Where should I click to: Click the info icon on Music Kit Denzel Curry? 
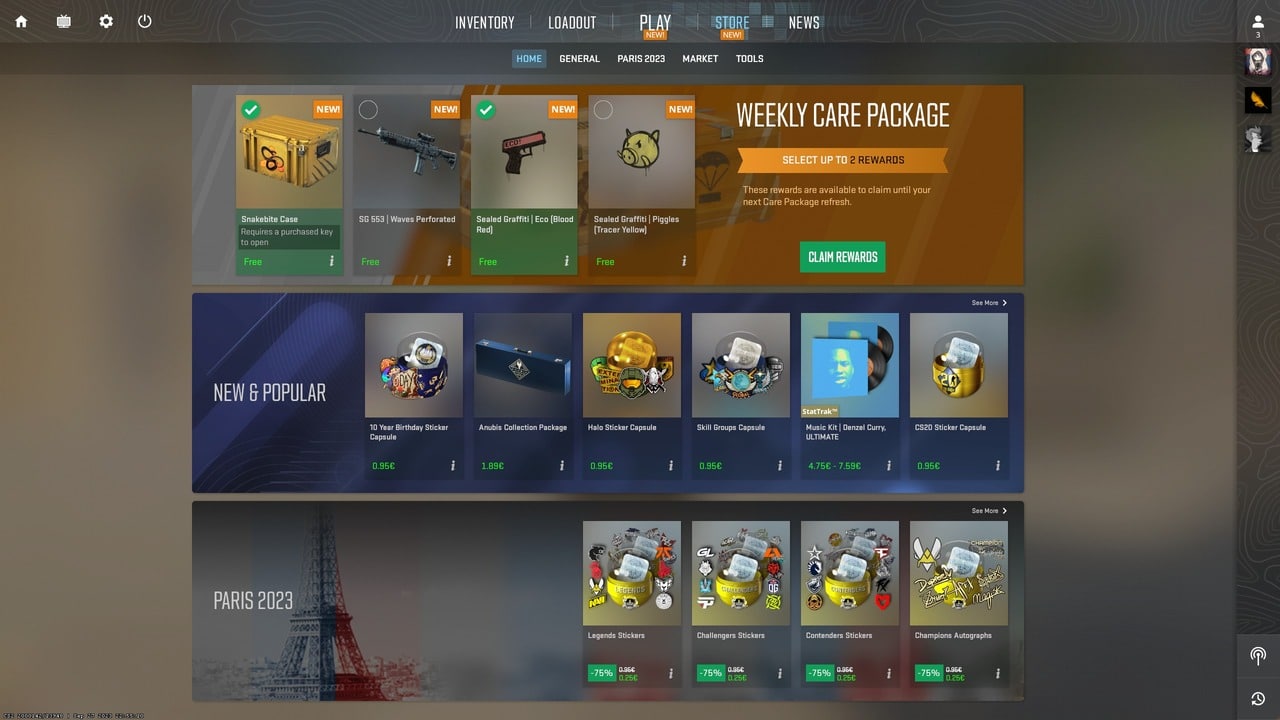[888, 464]
